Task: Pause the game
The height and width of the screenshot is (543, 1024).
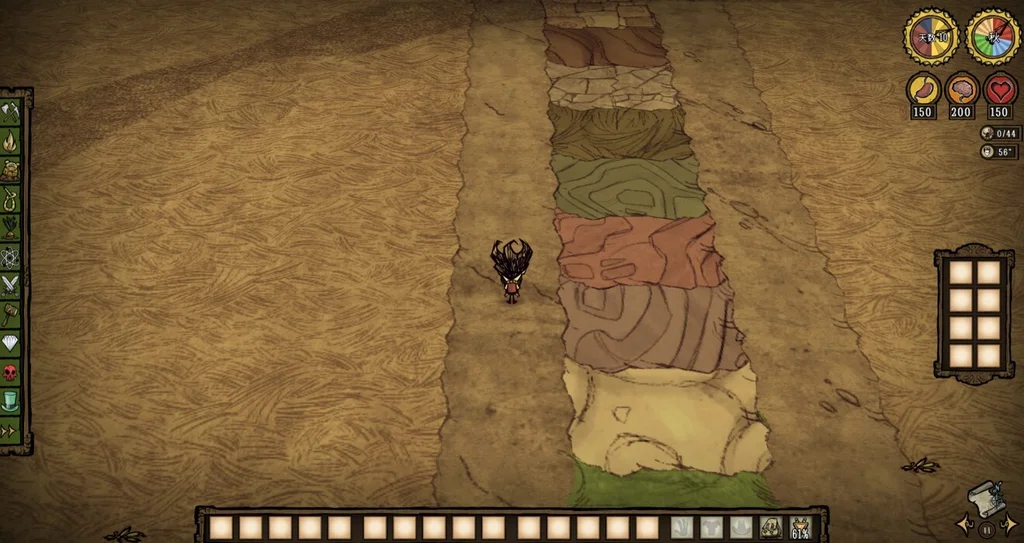Action: tap(987, 529)
